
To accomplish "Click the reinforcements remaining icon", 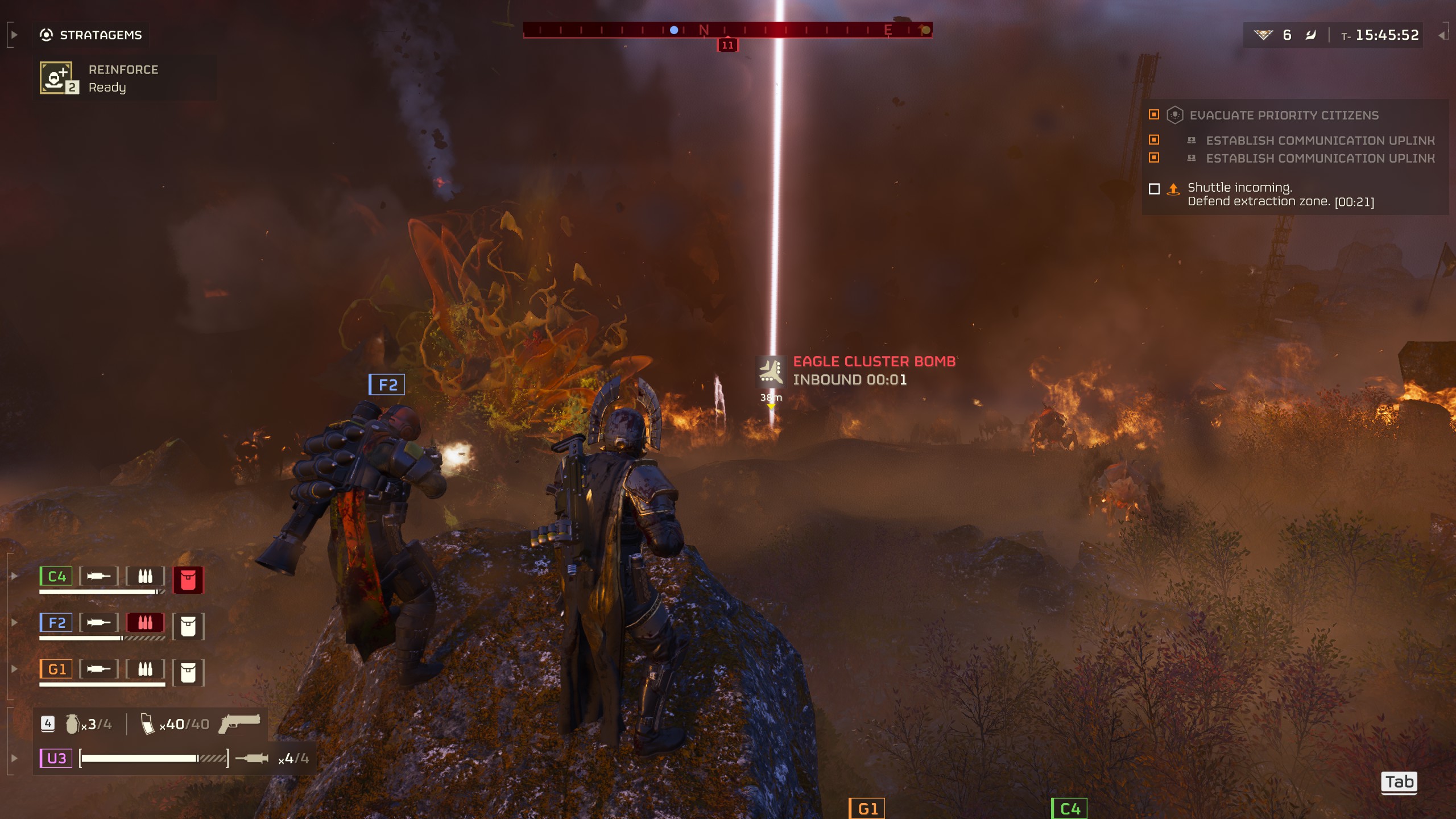I will click(x=1263, y=35).
